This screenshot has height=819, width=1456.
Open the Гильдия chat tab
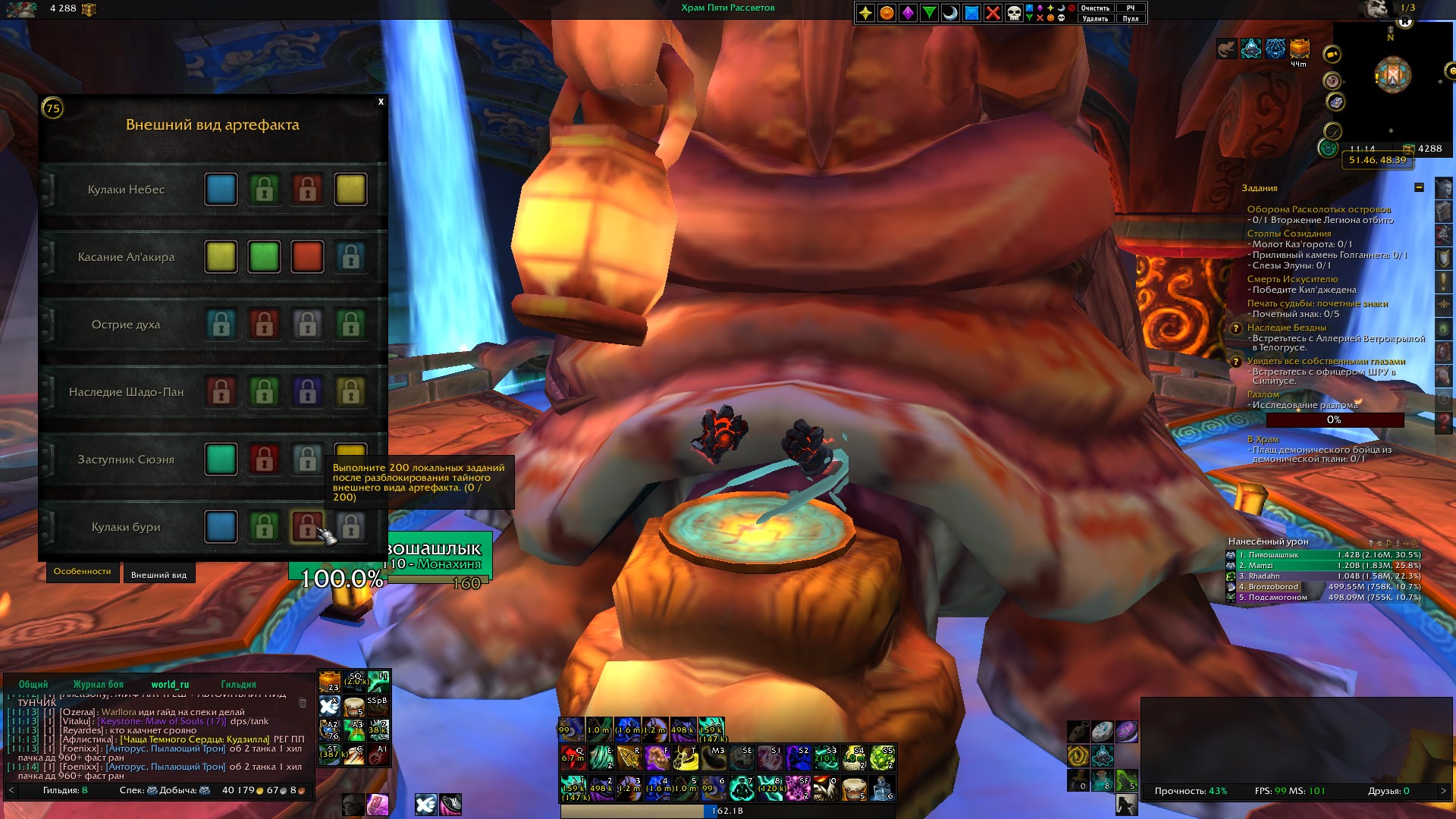pos(238,684)
